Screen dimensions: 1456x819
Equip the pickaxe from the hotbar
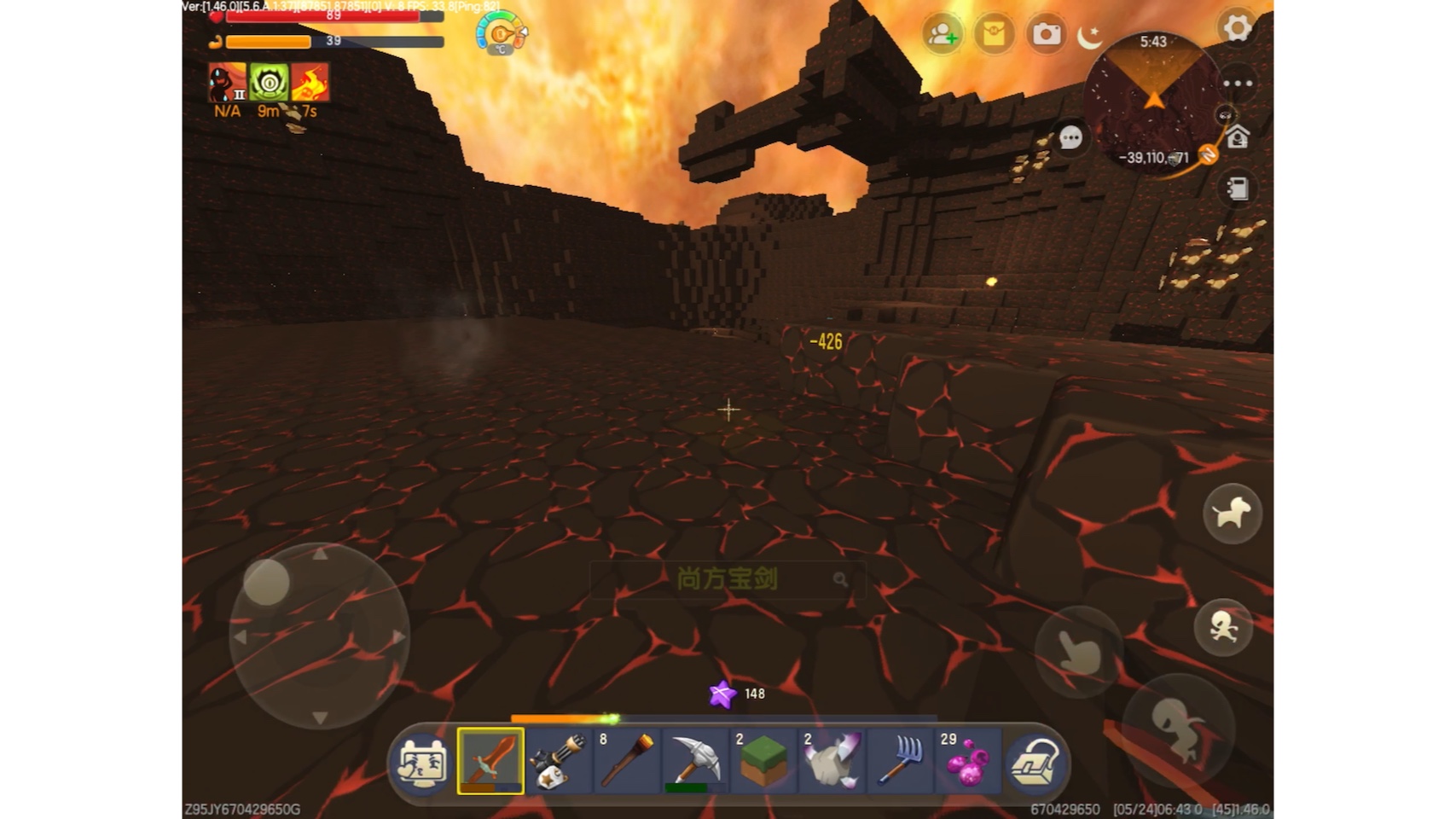click(x=695, y=761)
